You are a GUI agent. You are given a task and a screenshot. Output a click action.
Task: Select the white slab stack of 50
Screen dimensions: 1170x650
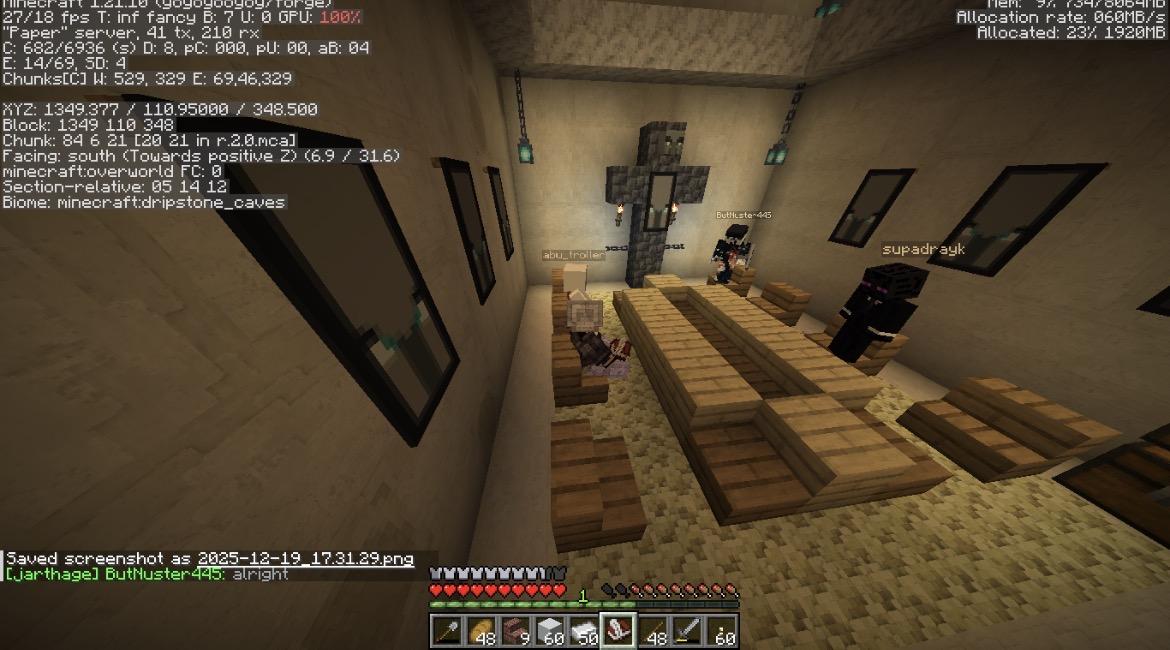click(584, 630)
